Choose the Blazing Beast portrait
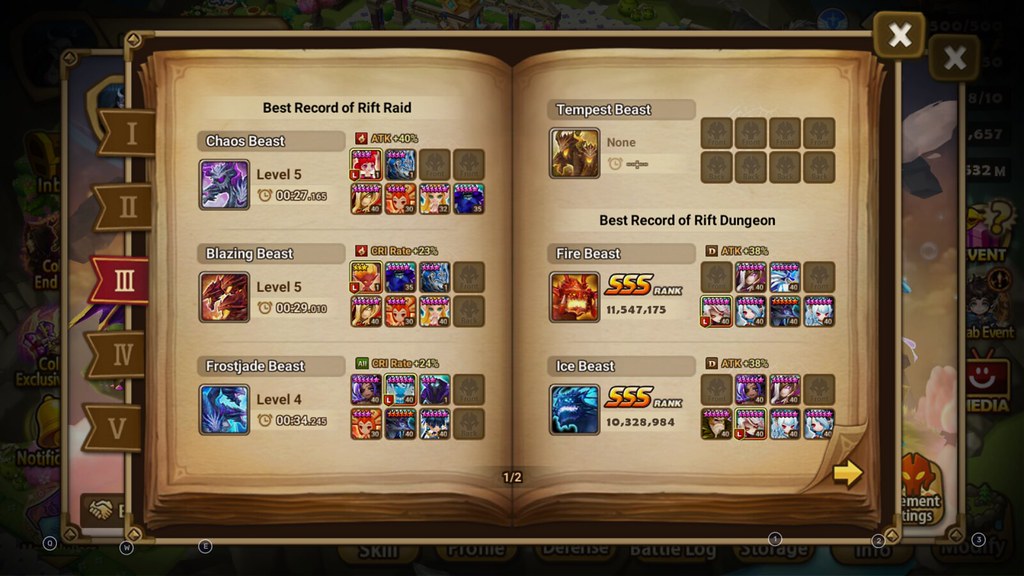This screenshot has width=1024, height=576. click(224, 297)
